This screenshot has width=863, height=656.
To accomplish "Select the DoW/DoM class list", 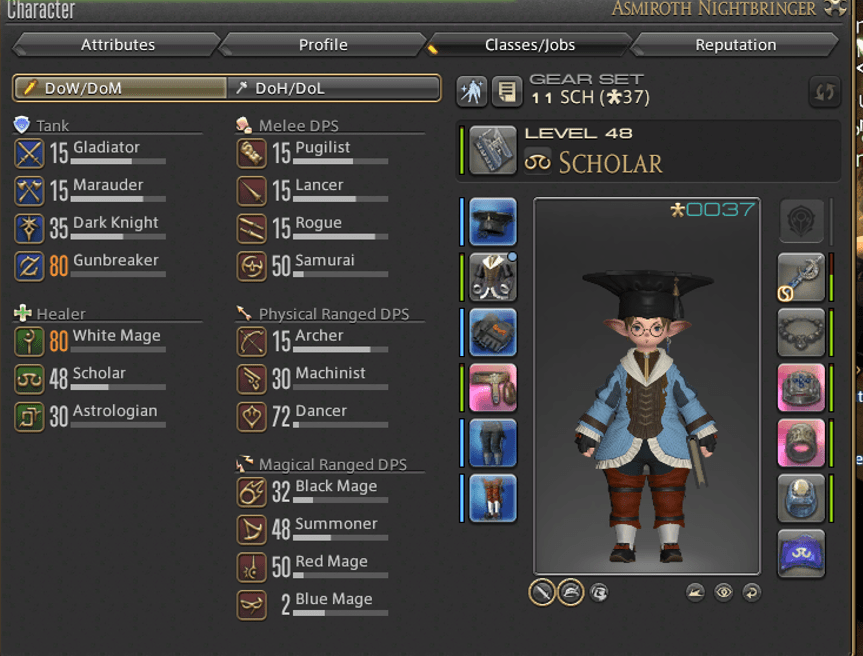I will [120, 88].
